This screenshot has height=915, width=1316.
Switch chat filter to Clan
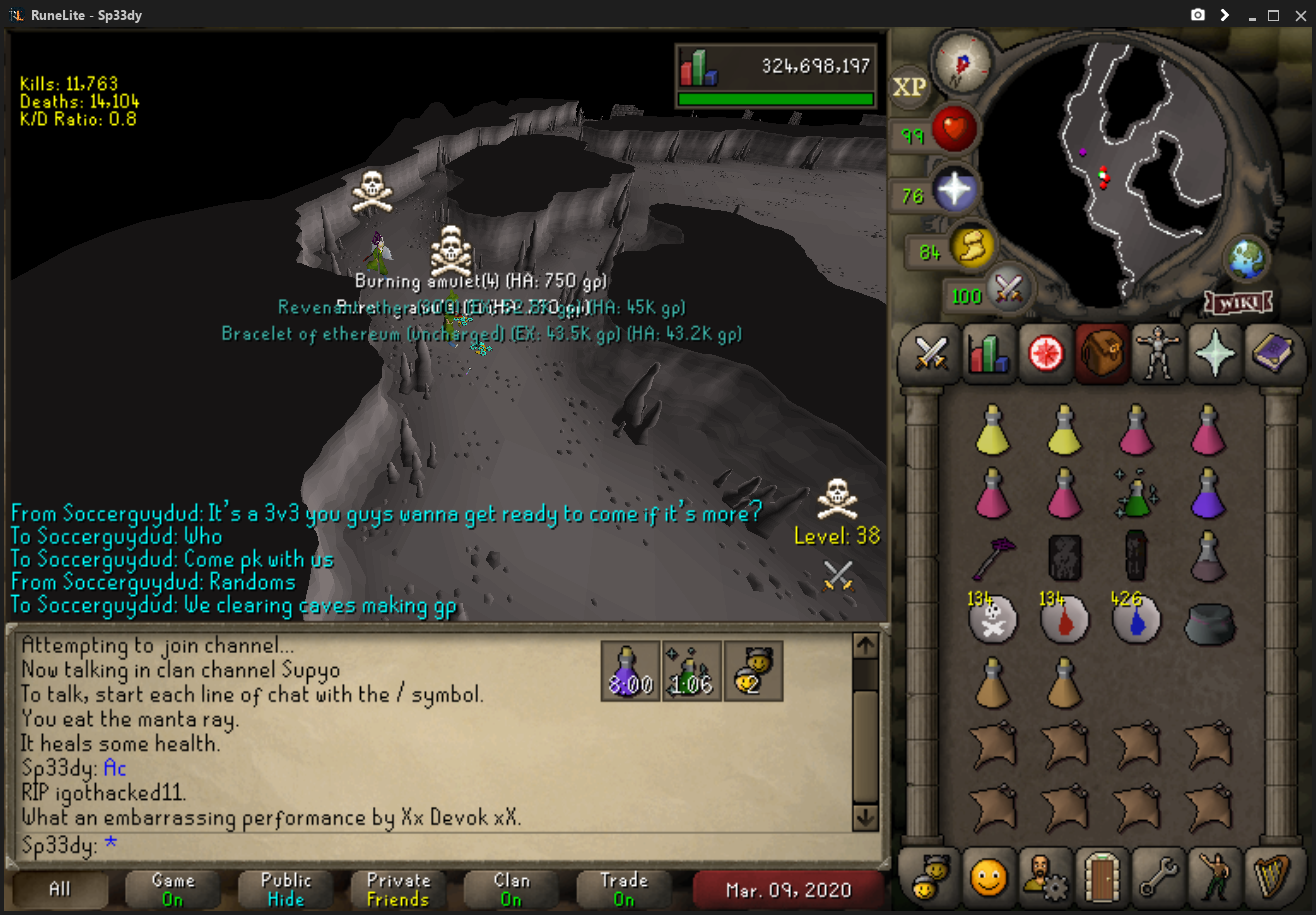[x=511, y=889]
